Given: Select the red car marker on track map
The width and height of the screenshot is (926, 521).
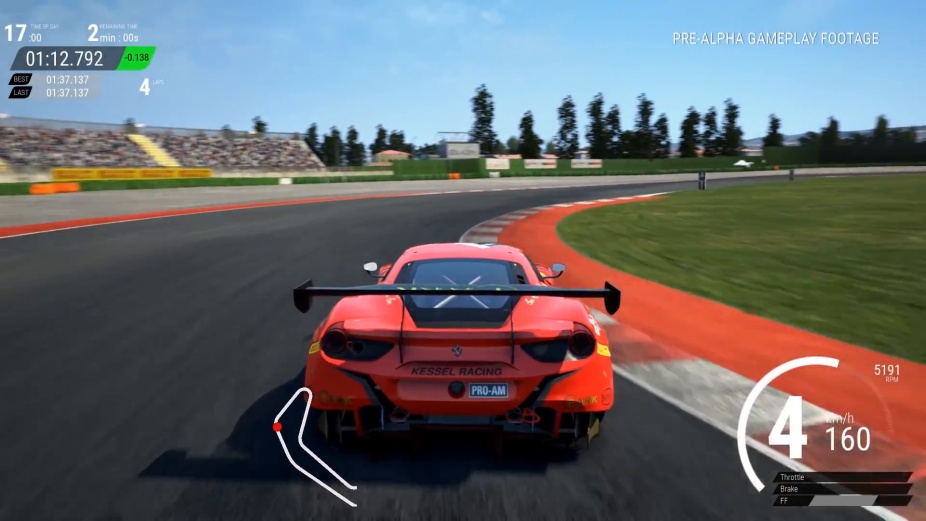Looking at the screenshot, I should click(x=277, y=427).
